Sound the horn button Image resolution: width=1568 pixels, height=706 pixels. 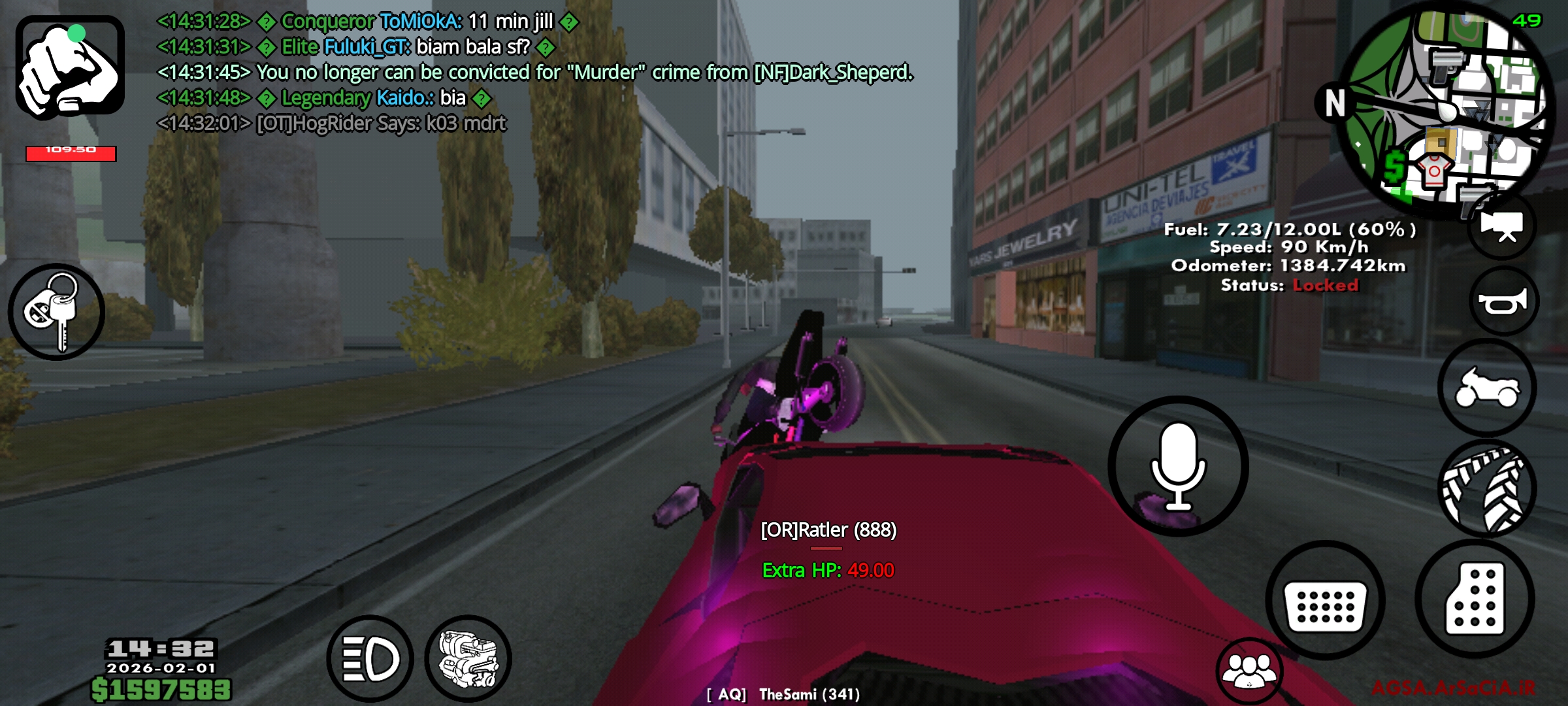click(x=1503, y=301)
